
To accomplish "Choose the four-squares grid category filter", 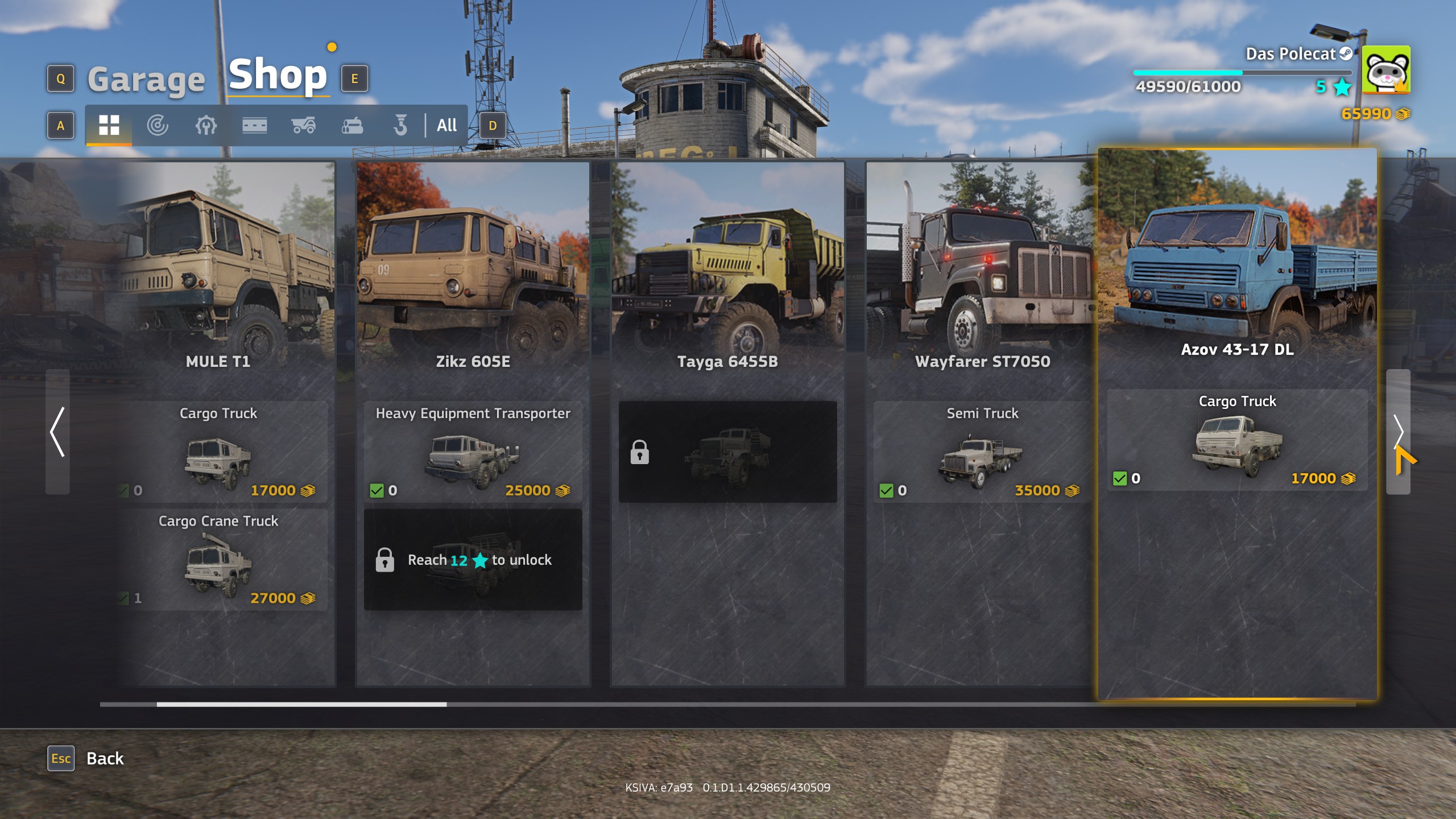I will 109,125.
